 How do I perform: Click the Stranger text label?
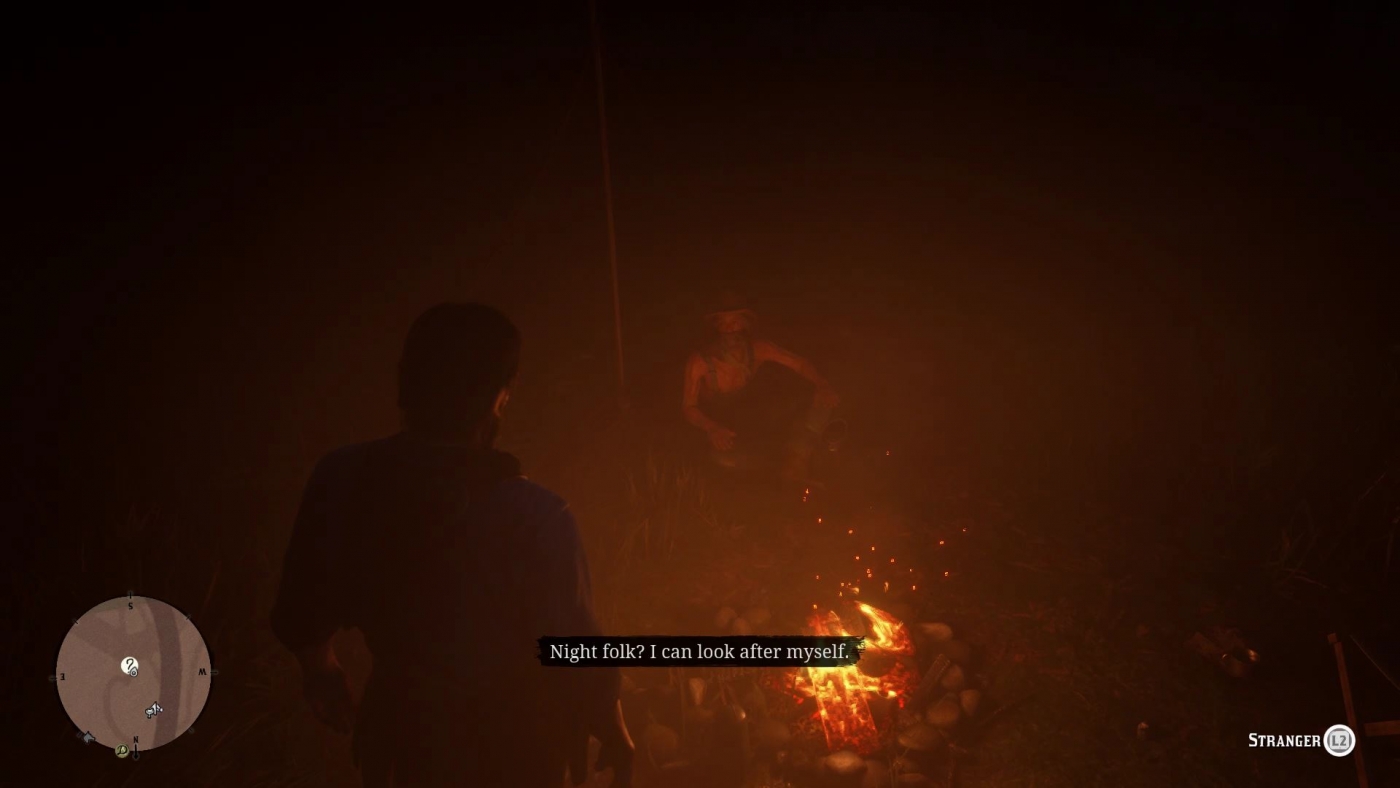click(1283, 741)
